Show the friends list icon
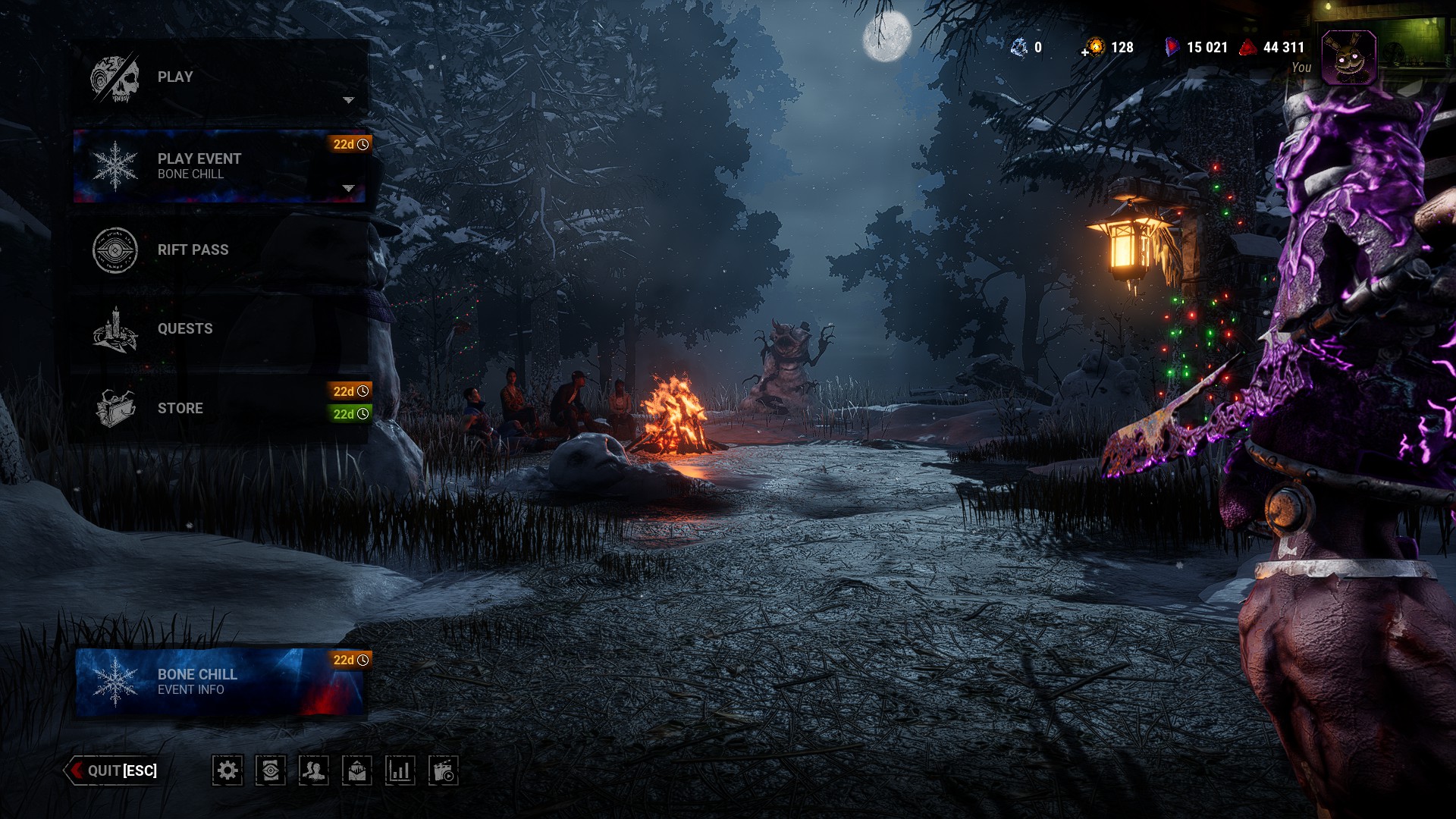Image resolution: width=1456 pixels, height=819 pixels. pos(314,771)
